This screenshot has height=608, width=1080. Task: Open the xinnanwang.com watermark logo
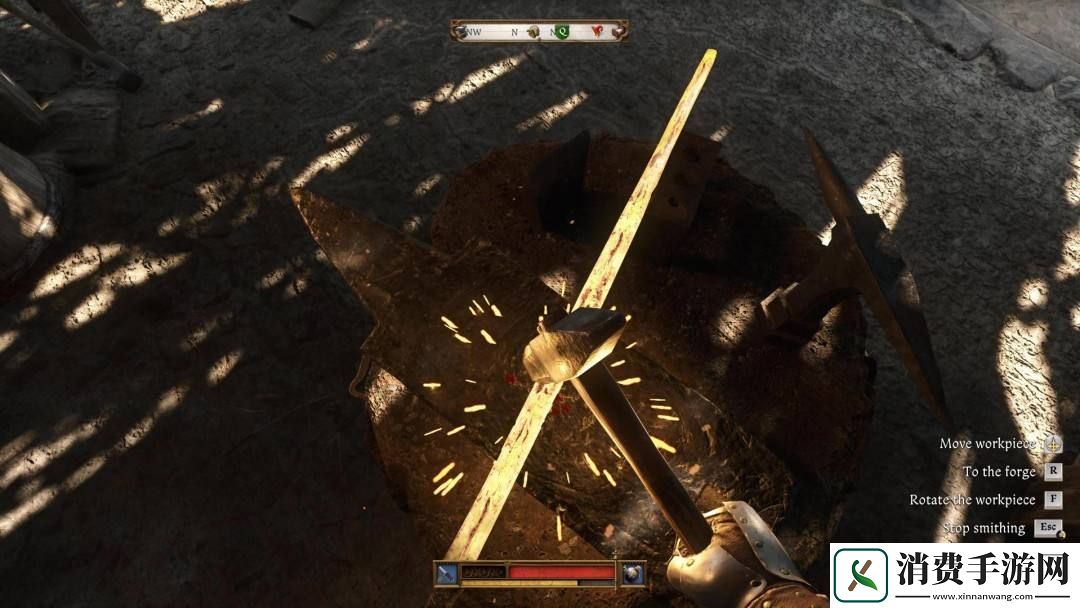click(862, 576)
